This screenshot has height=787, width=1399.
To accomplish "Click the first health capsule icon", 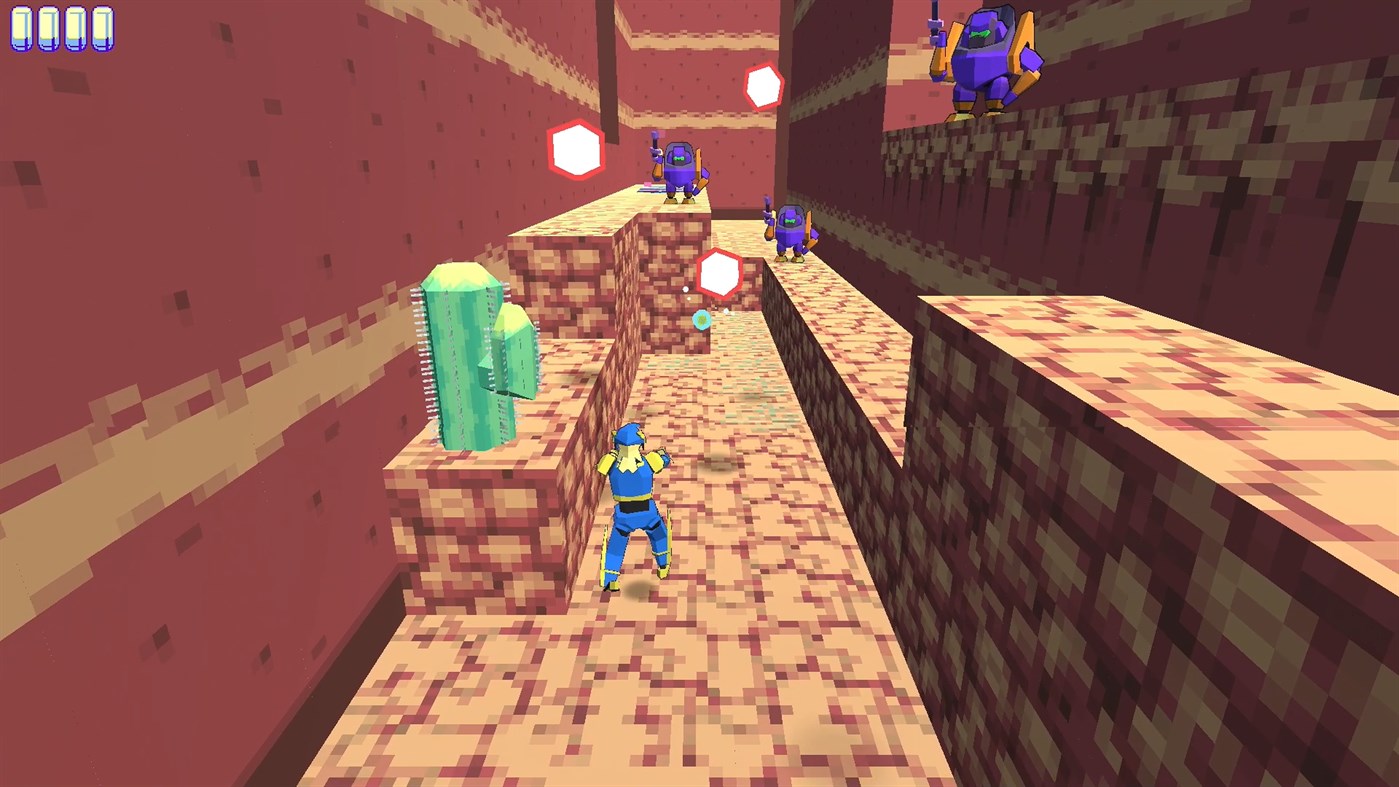I will coord(22,29).
